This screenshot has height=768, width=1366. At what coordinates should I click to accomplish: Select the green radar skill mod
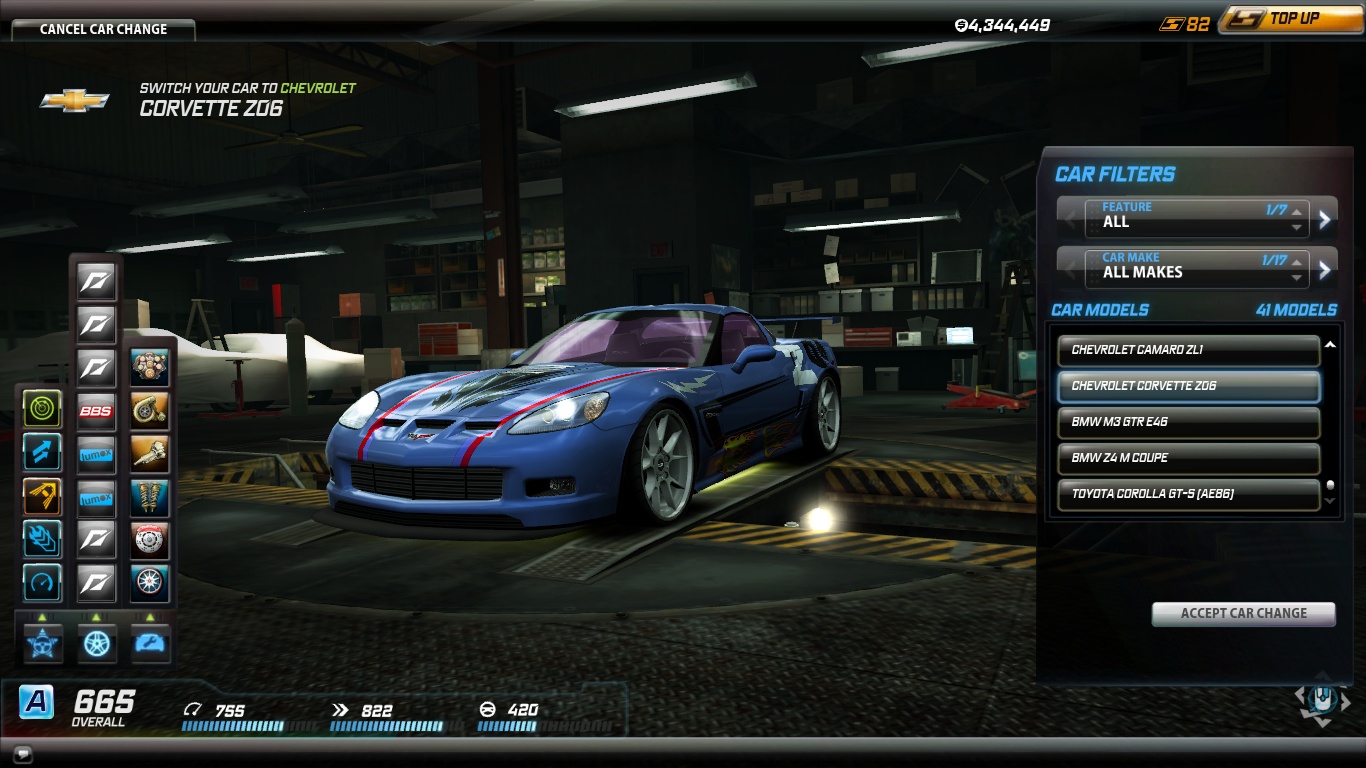tap(43, 409)
